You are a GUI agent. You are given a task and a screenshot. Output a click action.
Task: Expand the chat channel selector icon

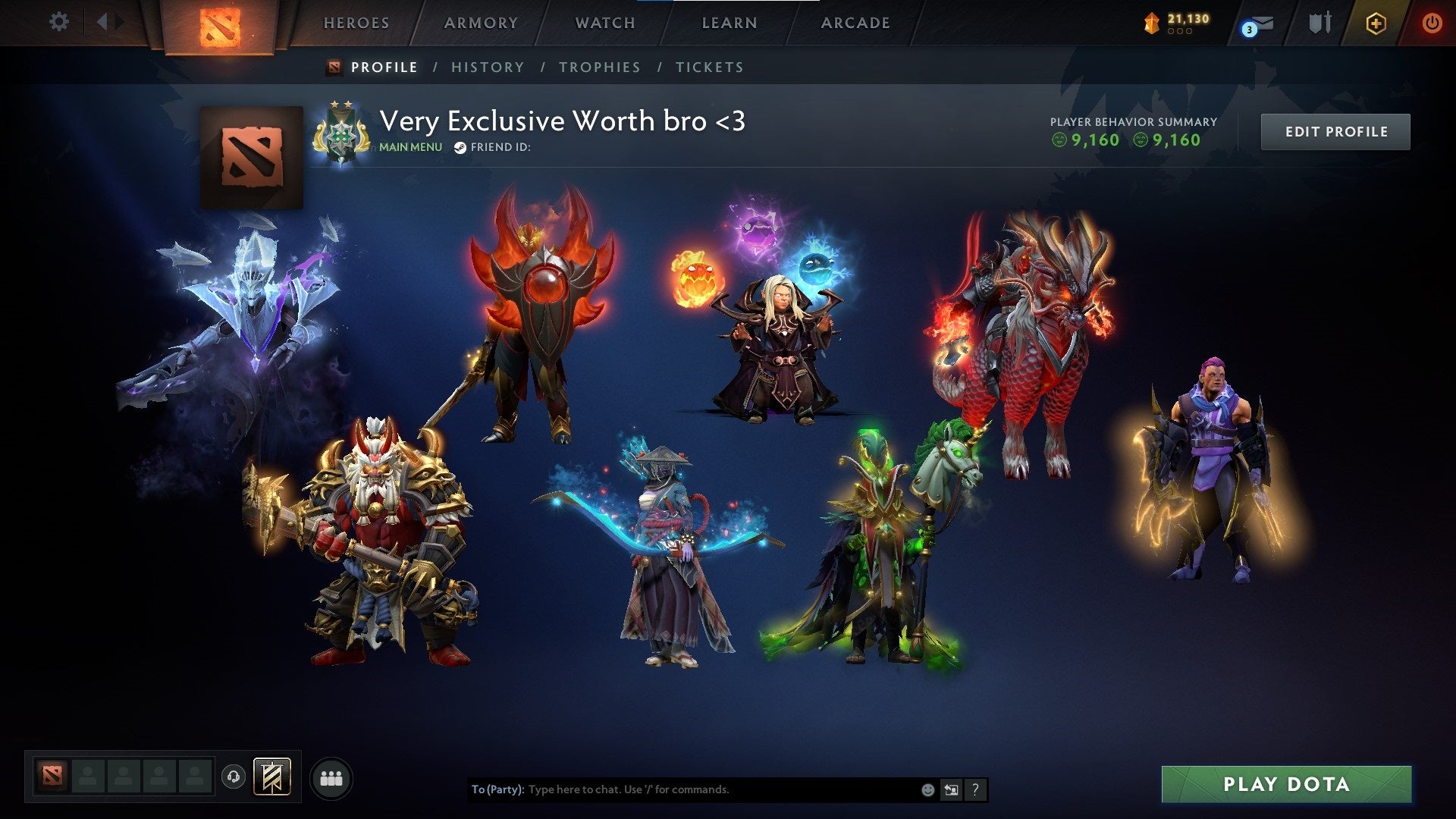point(951,789)
